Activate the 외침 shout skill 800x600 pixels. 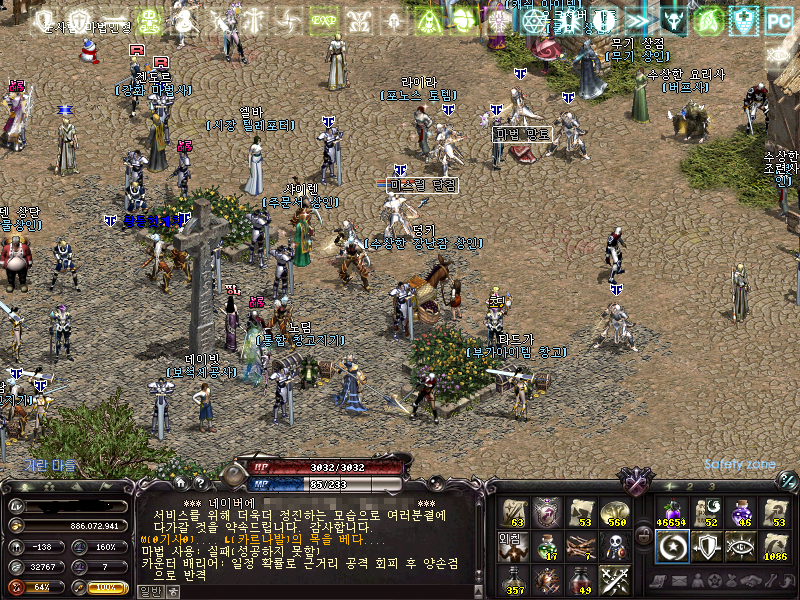[x=513, y=546]
